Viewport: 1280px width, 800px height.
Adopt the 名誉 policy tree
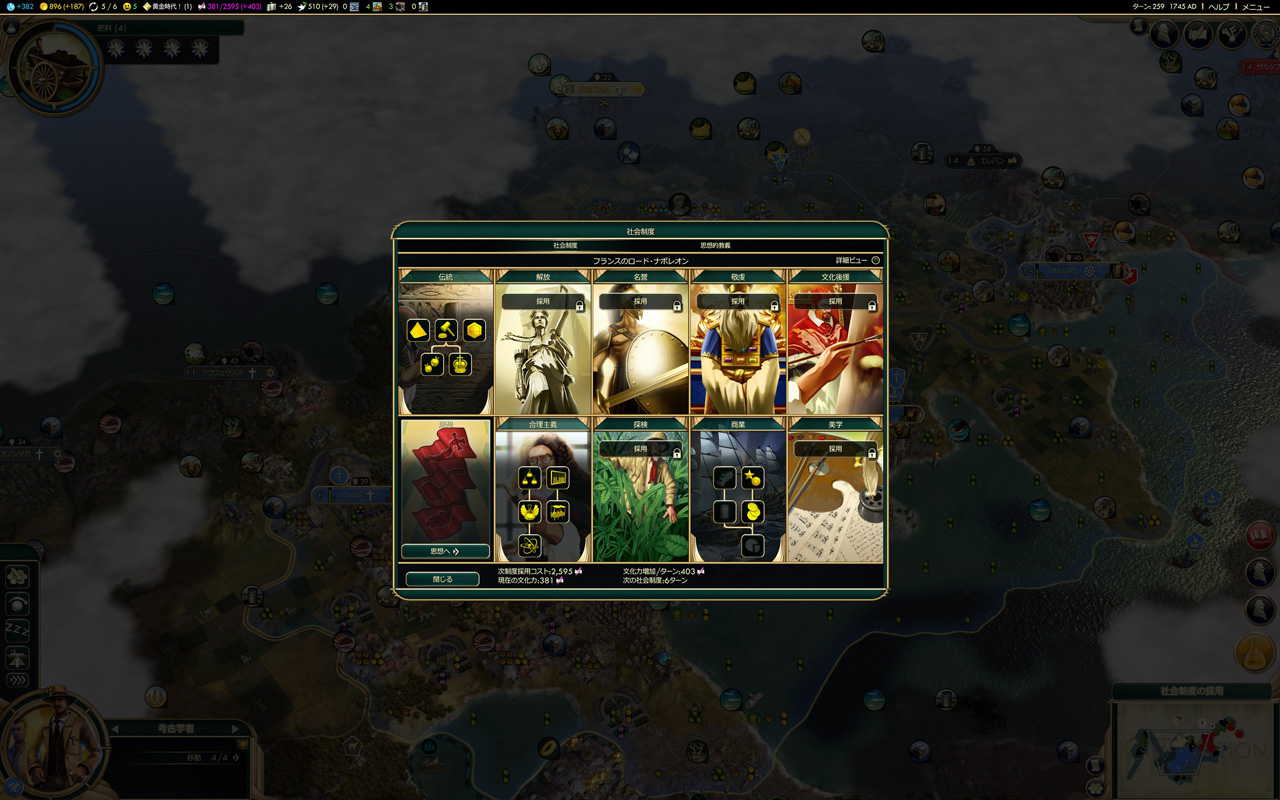coord(640,301)
